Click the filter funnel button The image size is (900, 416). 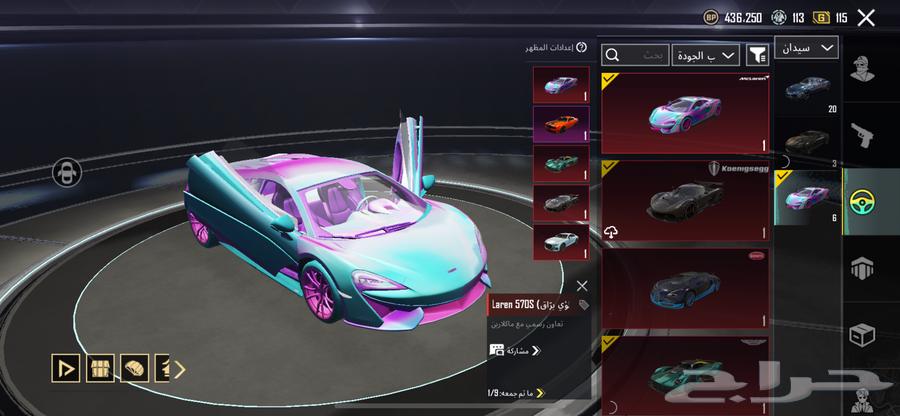pos(757,55)
